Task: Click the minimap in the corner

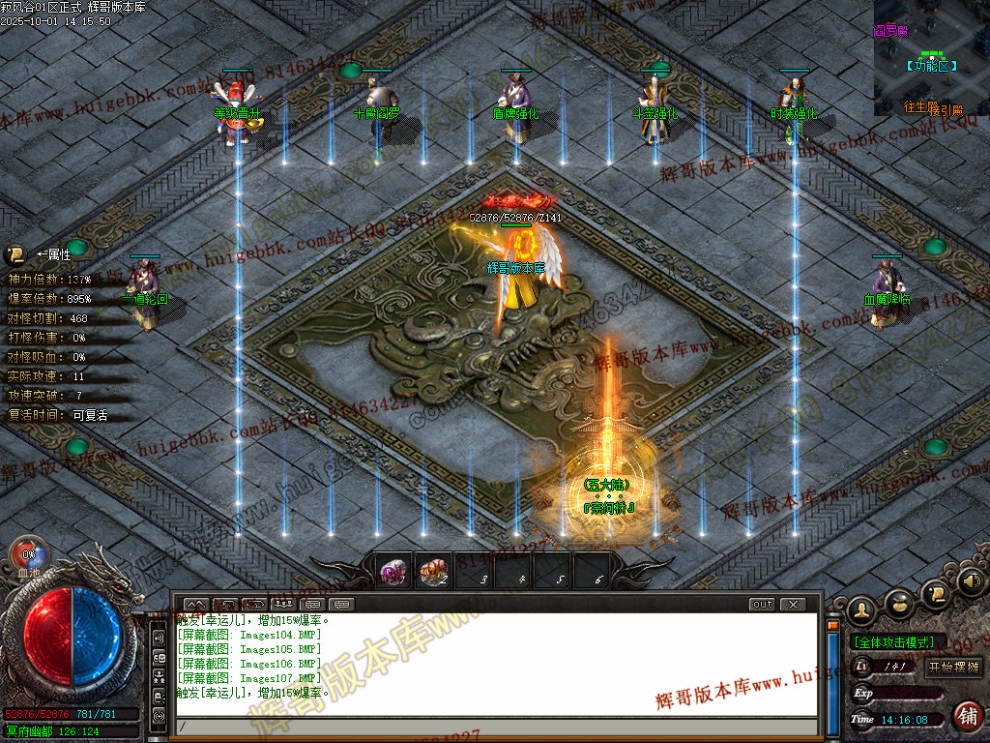Action: pyautogui.click(x=931, y=58)
